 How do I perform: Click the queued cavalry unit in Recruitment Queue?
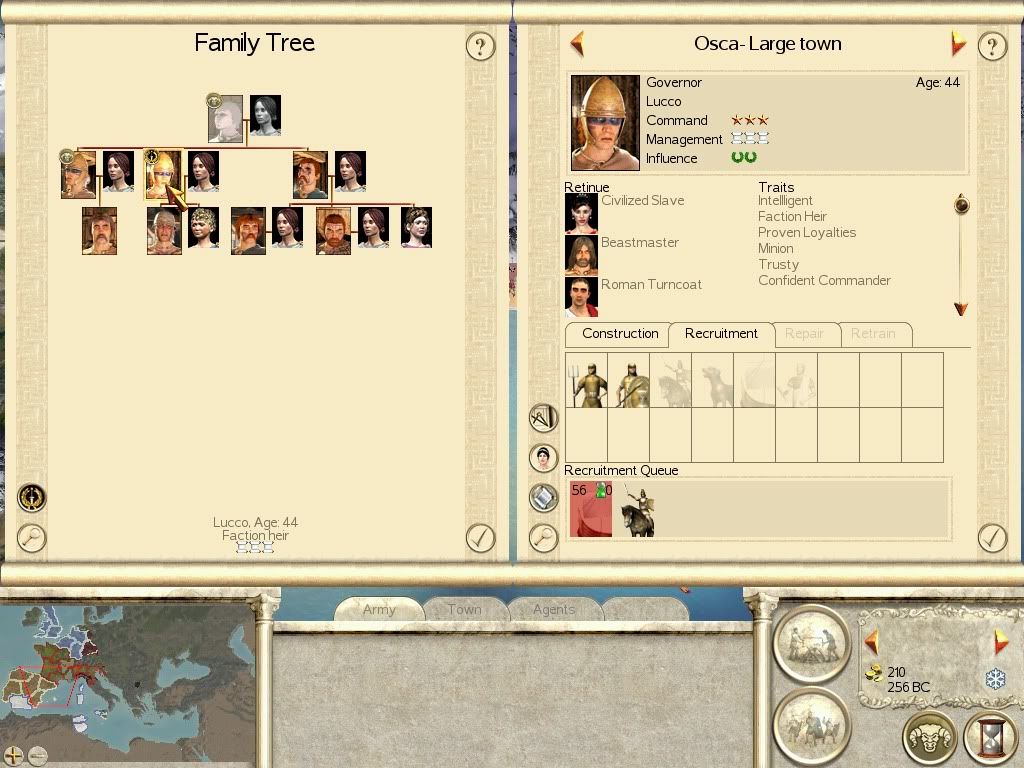pyautogui.click(x=637, y=511)
